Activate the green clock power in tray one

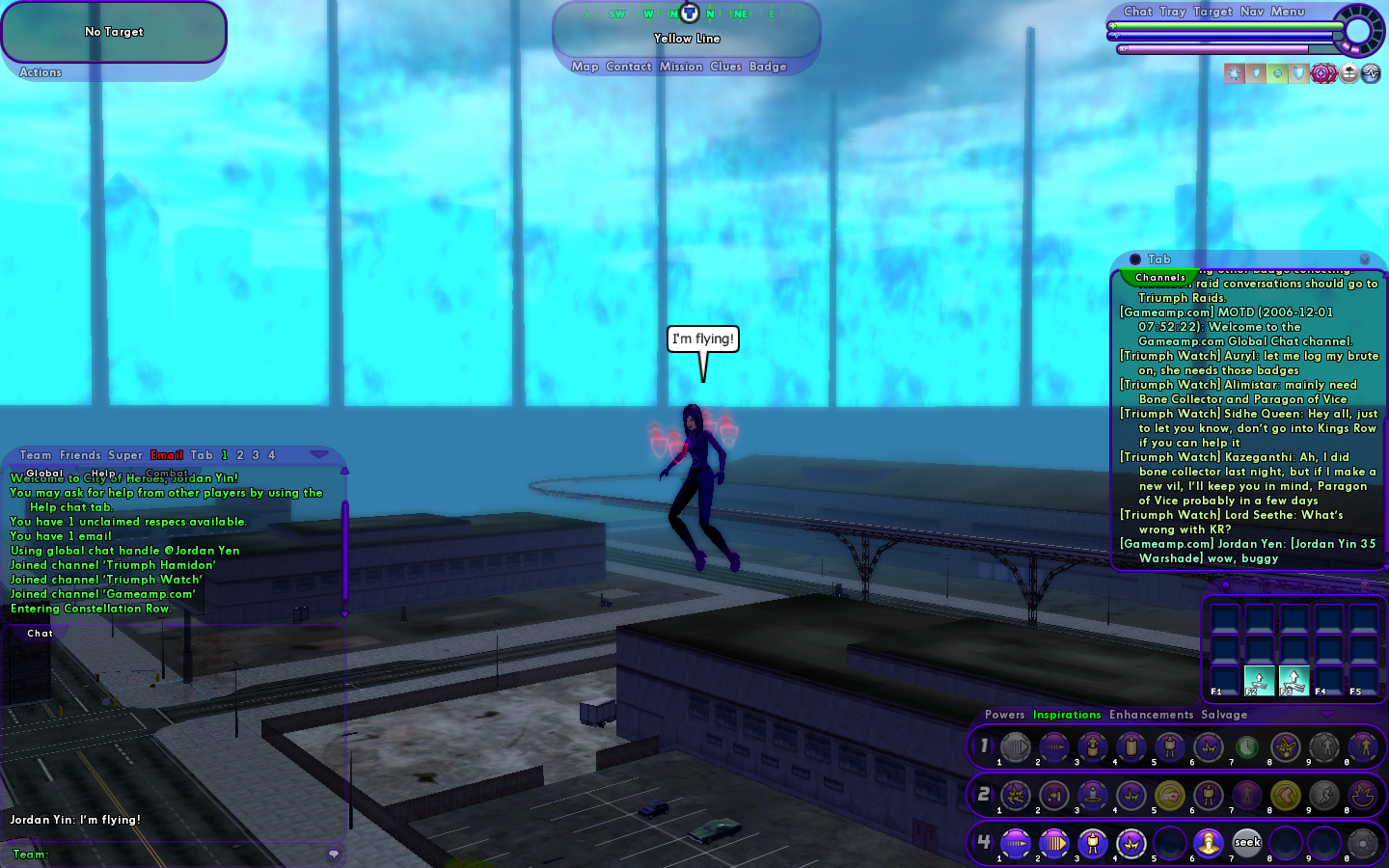pos(1247,746)
